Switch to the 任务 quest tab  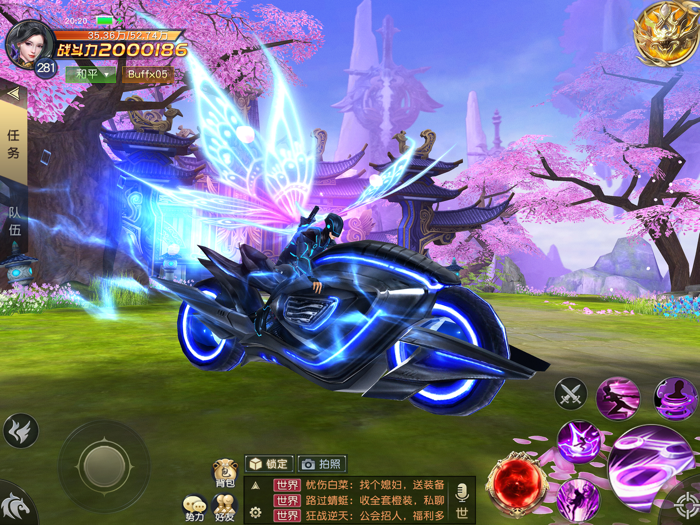13,143
